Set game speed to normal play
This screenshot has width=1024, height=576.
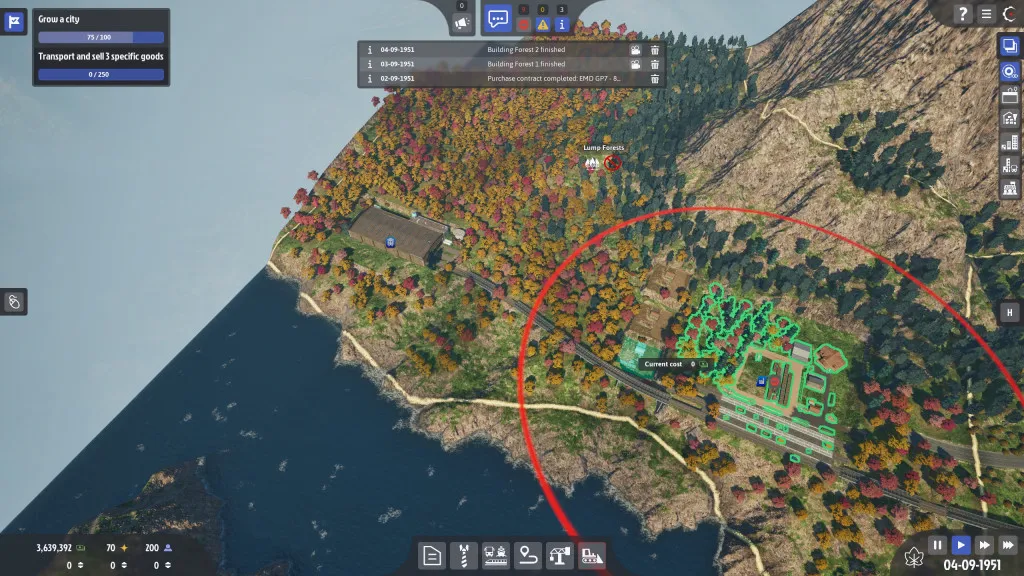(x=960, y=545)
